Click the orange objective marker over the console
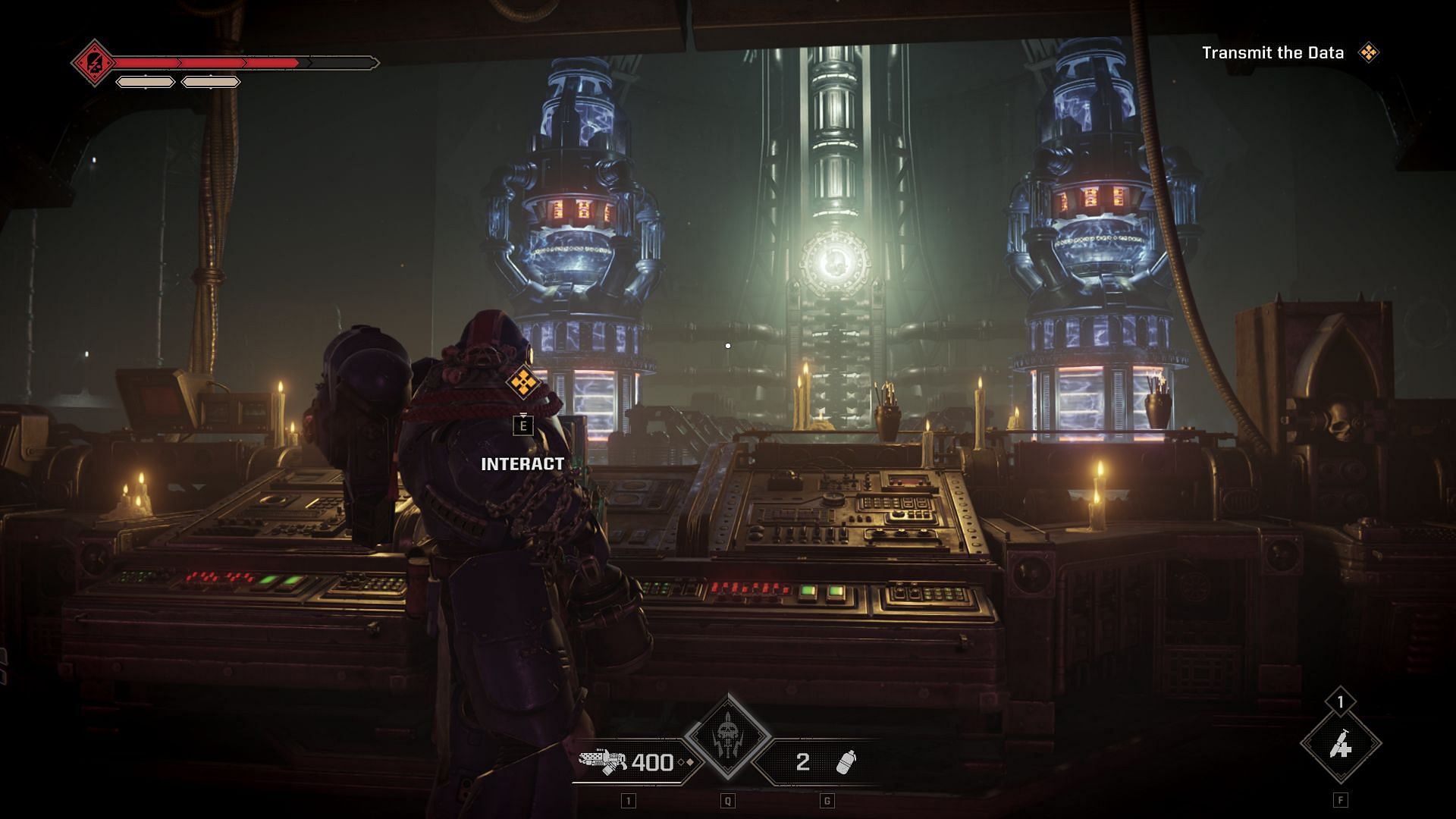 [522, 382]
